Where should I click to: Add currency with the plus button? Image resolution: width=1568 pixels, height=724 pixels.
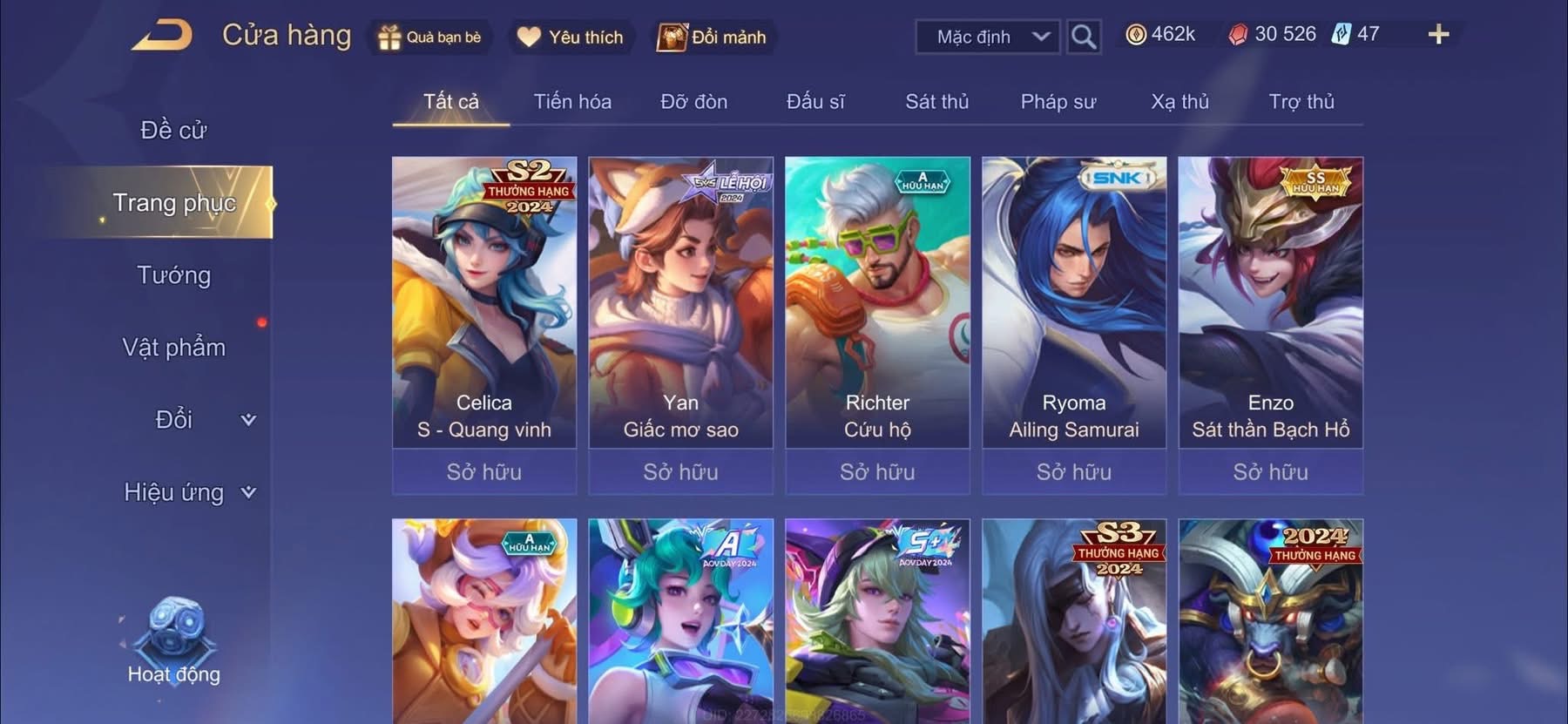pyautogui.click(x=1438, y=35)
